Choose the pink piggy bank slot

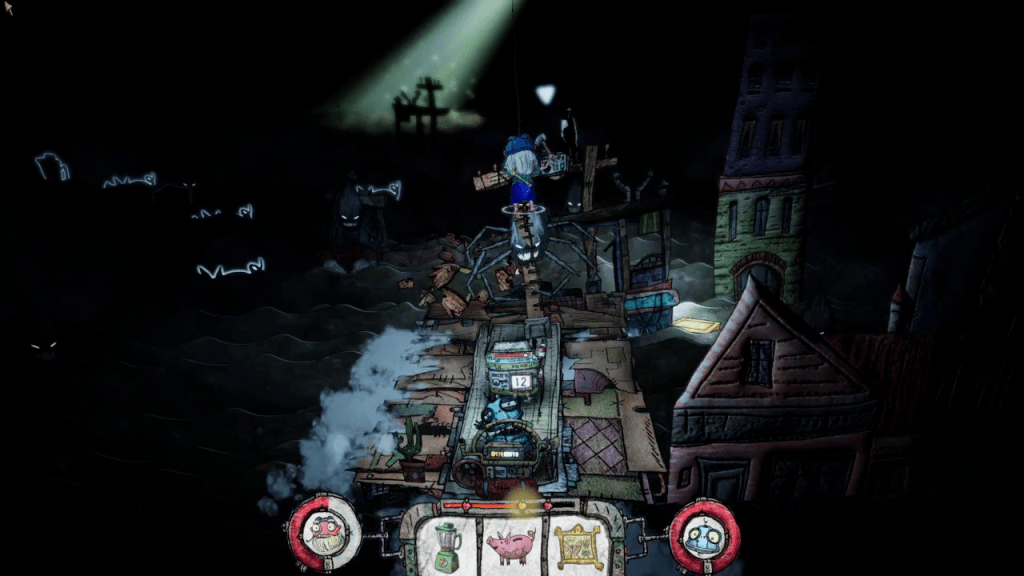(510, 546)
